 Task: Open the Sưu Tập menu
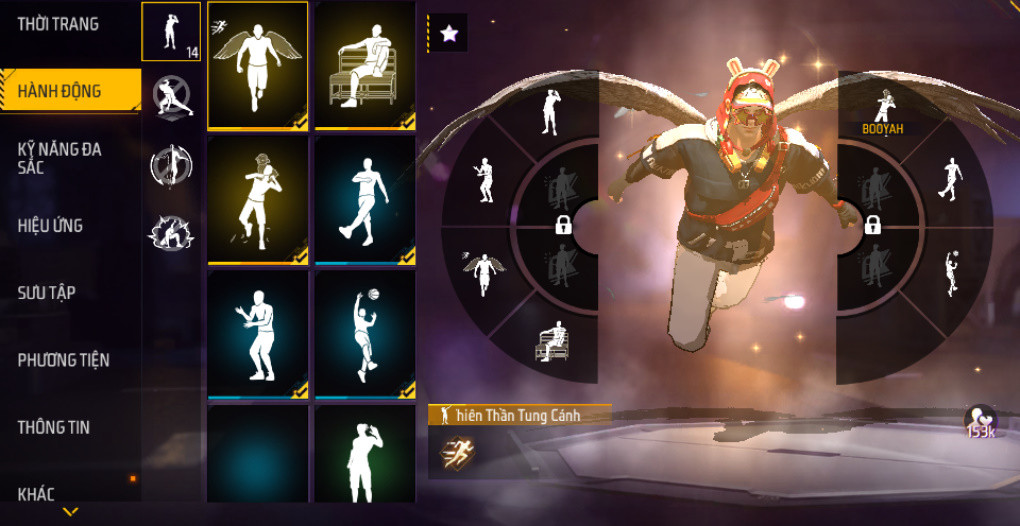(47, 293)
